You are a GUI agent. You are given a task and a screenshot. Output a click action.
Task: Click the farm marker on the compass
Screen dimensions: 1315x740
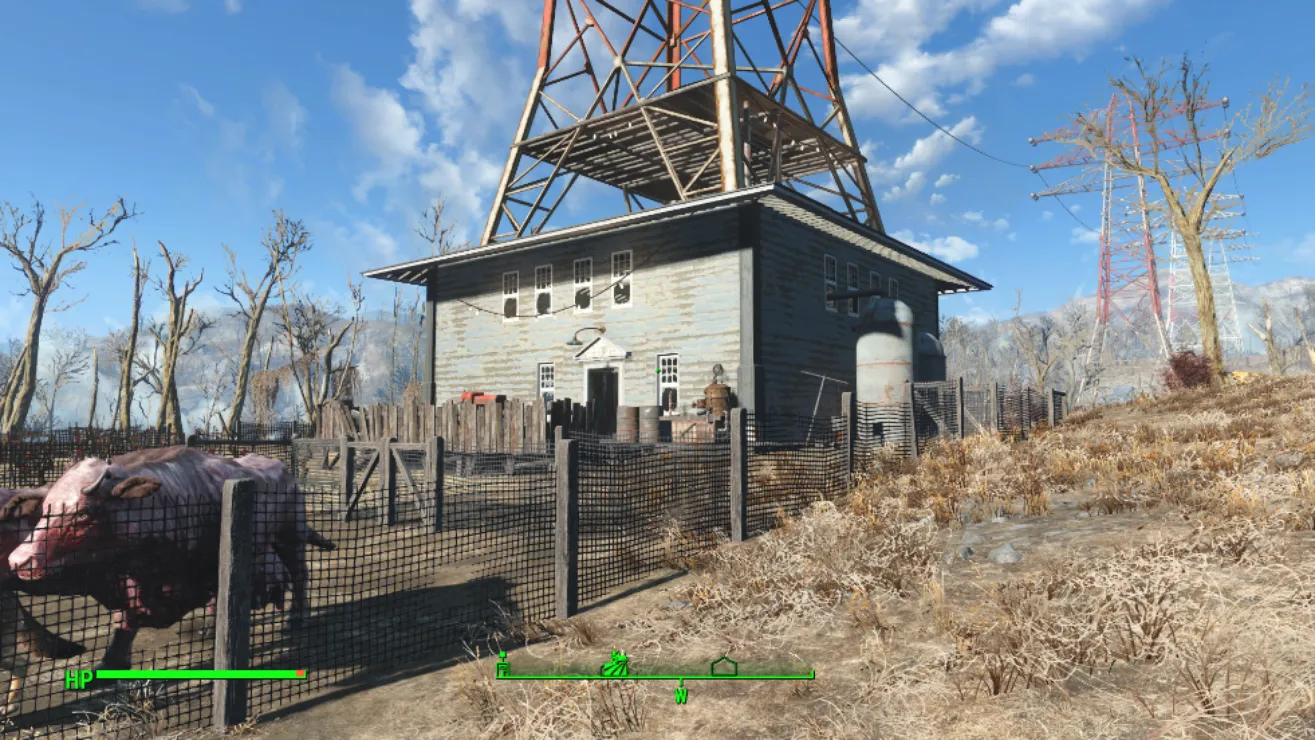[614, 663]
